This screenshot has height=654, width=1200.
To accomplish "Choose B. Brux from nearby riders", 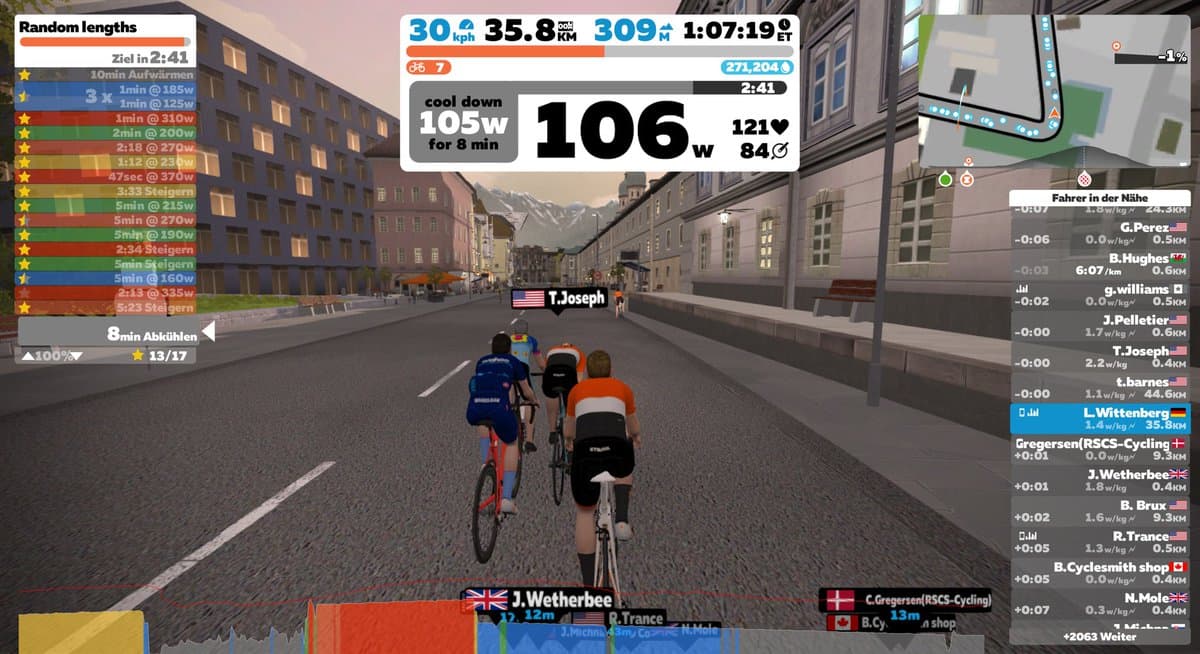I will click(1098, 511).
